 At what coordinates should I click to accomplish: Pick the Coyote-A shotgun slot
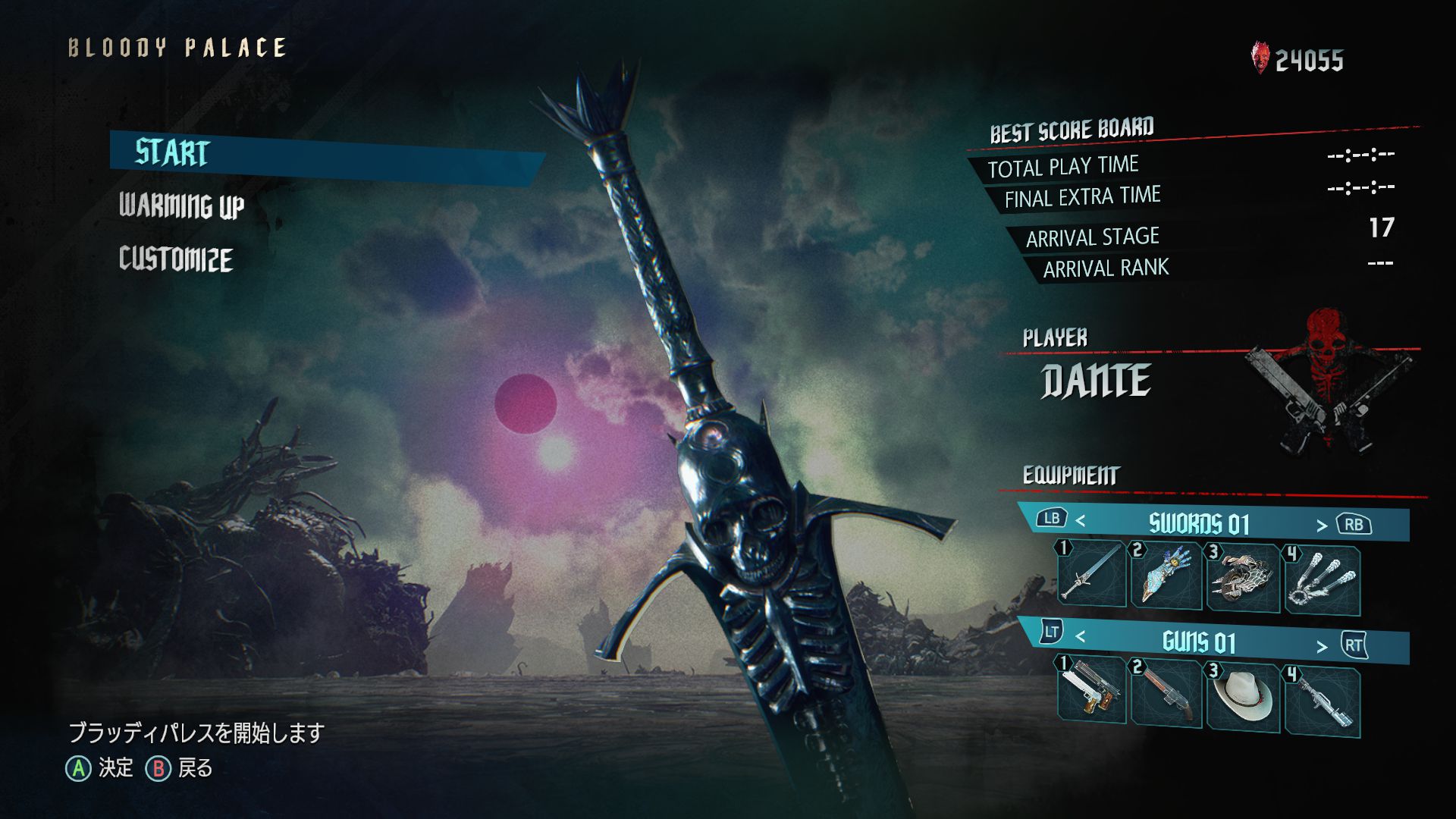1166,693
